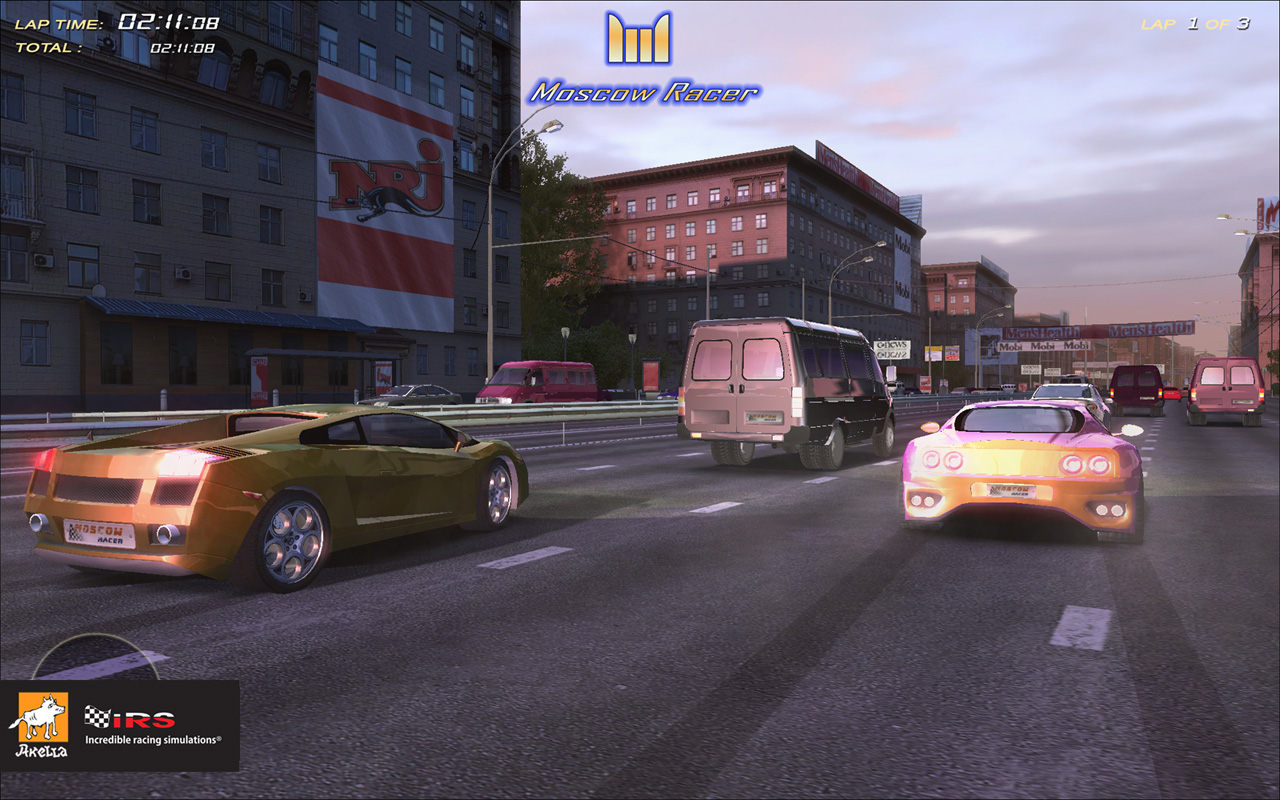Click the Moscow Racer badge on the pink Ferrari

coord(1013,490)
